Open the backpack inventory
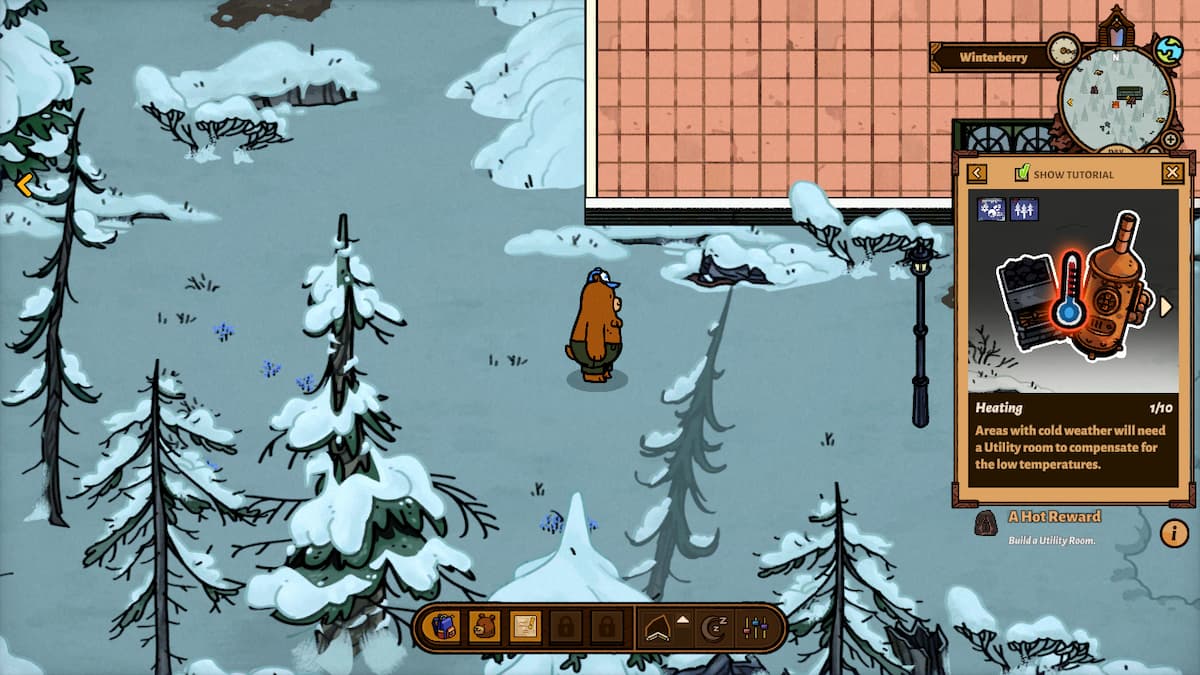The image size is (1200, 675). tap(445, 627)
